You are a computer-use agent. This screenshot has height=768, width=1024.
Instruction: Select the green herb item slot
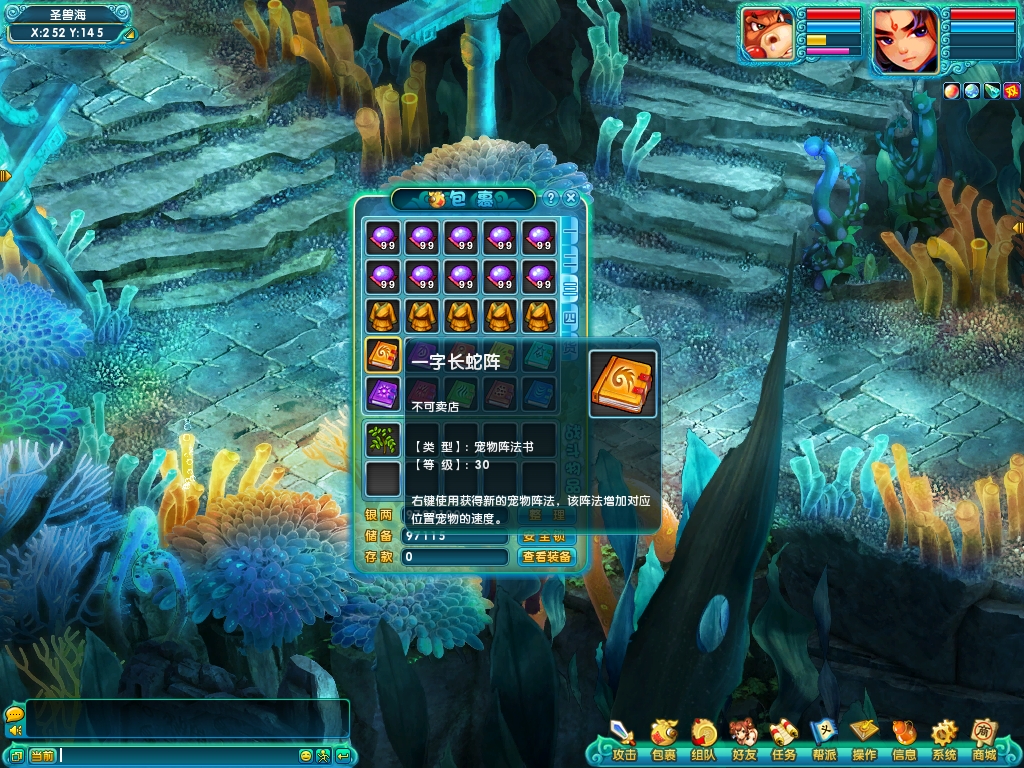pyautogui.click(x=383, y=440)
